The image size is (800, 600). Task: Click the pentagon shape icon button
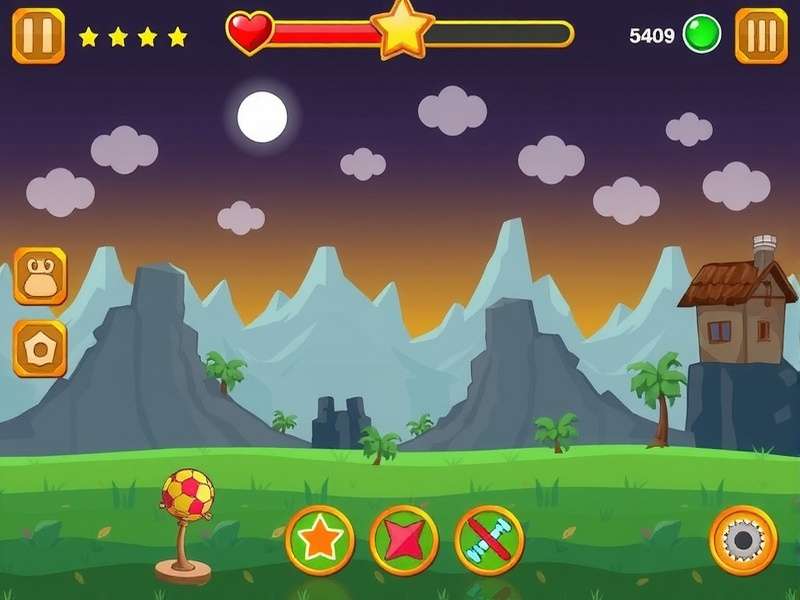coord(40,348)
